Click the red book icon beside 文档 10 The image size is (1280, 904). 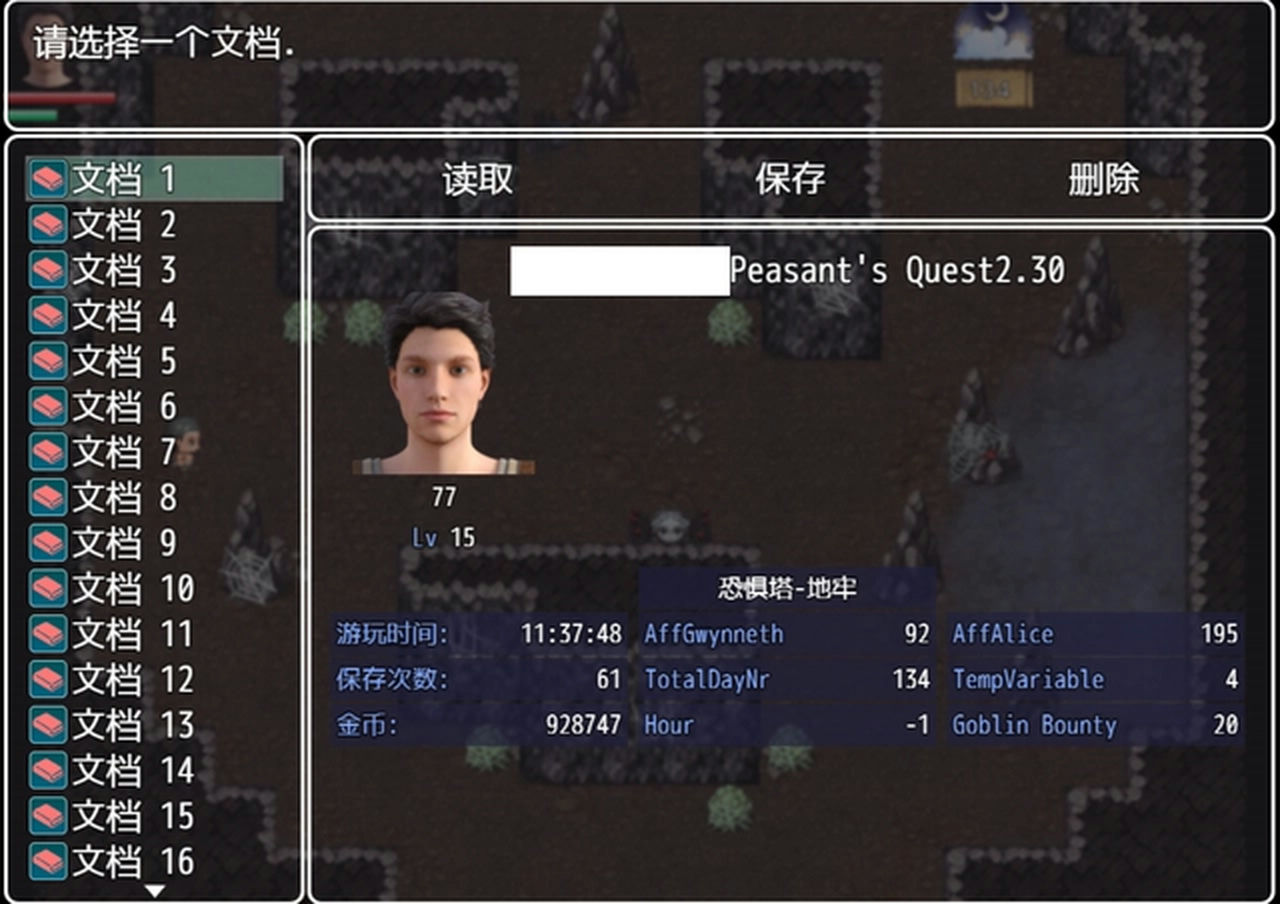(48, 590)
